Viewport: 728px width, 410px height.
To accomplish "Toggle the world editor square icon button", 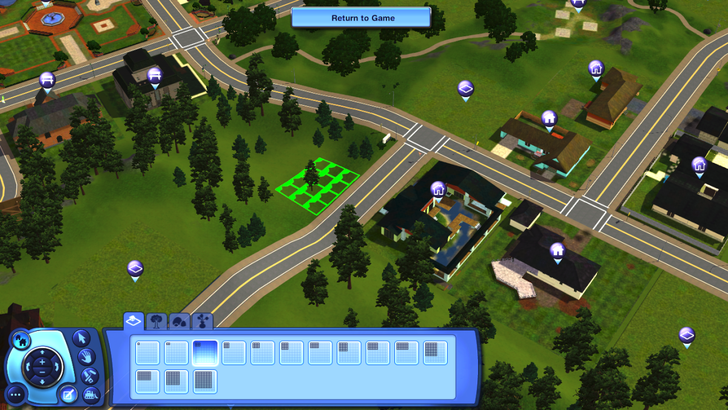I will point(68,393).
